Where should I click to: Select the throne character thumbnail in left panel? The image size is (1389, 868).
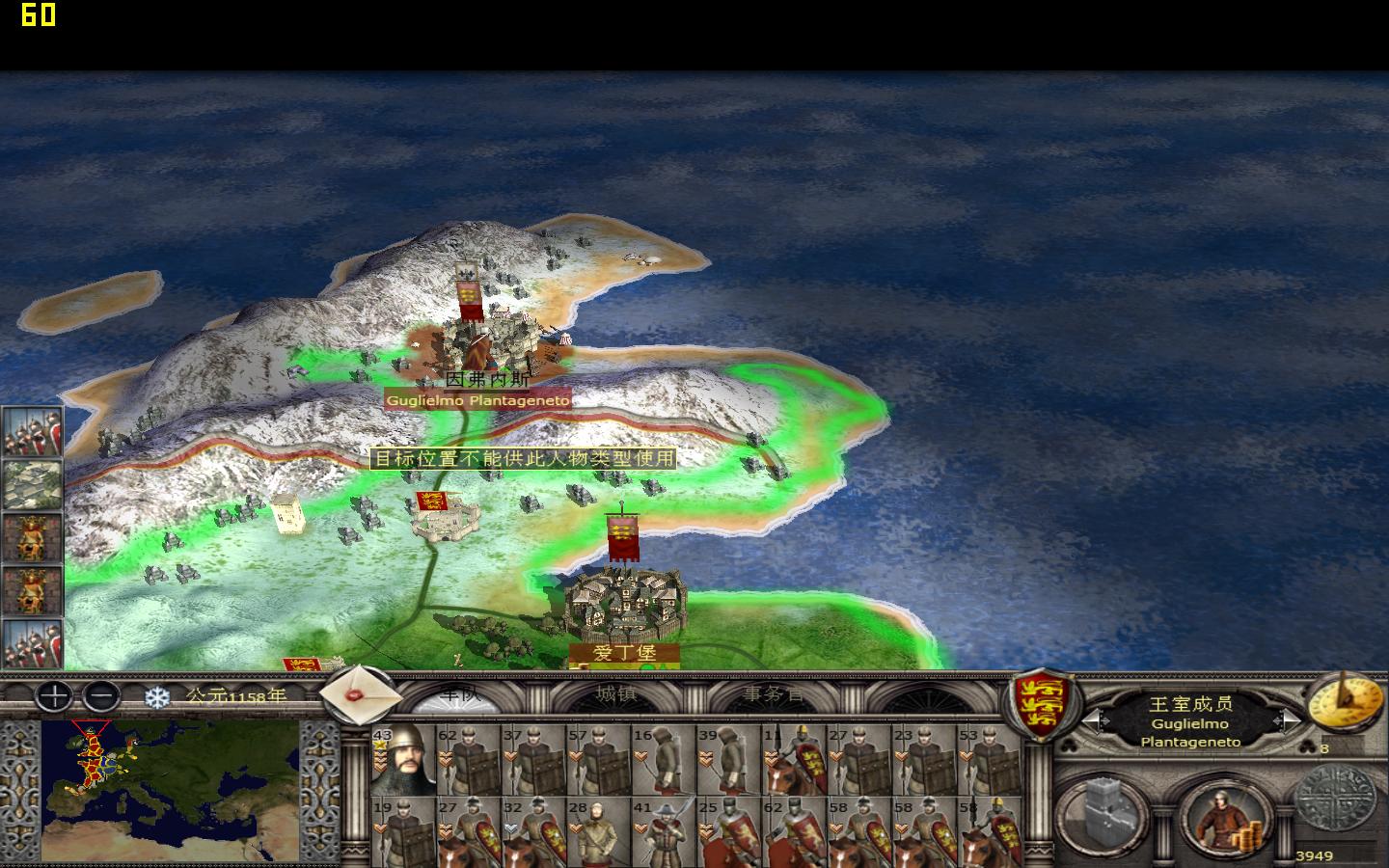click(x=33, y=538)
